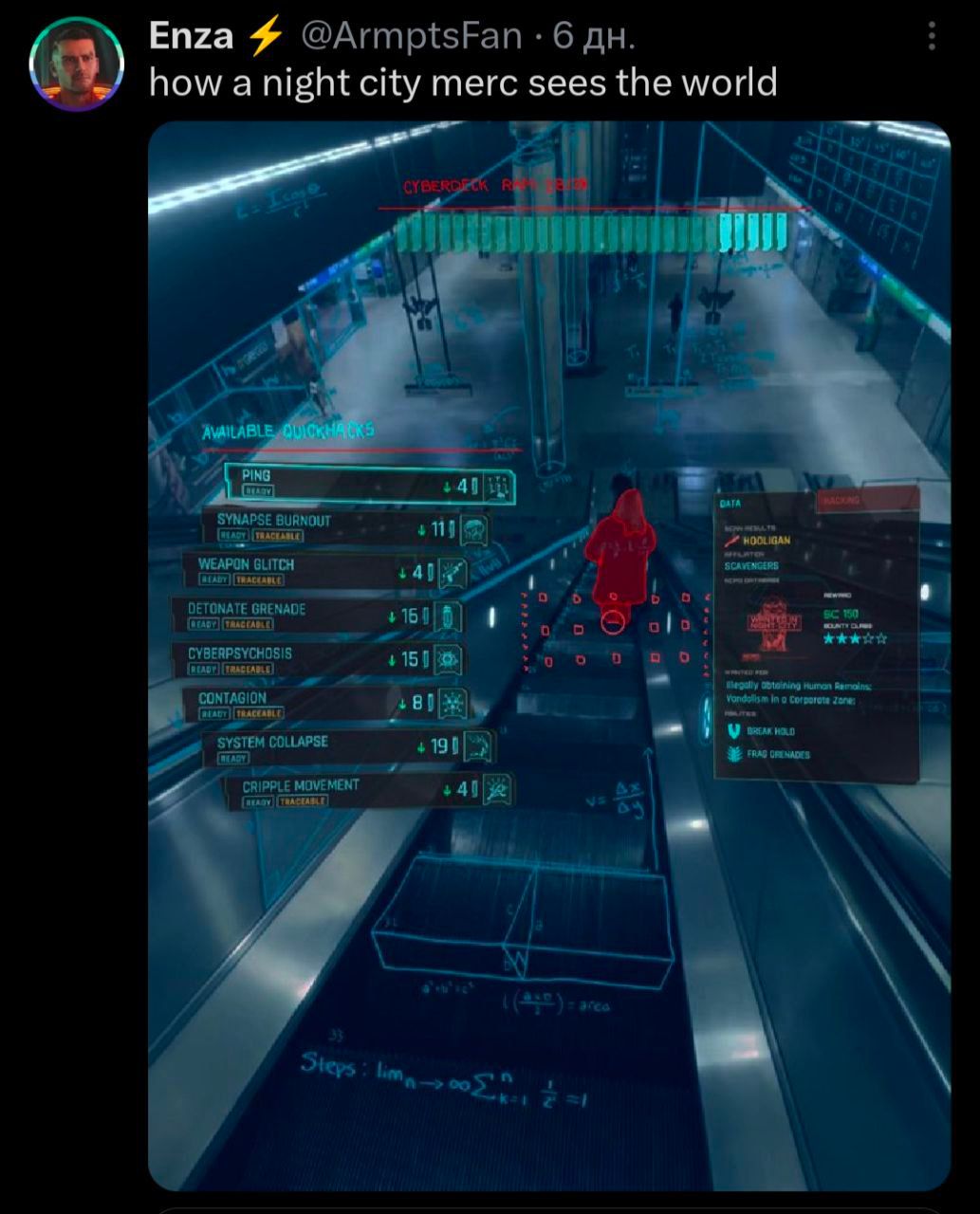Open the tweet's three-dot options menu
Viewport: 980px width, 1214px height.
[x=933, y=37]
